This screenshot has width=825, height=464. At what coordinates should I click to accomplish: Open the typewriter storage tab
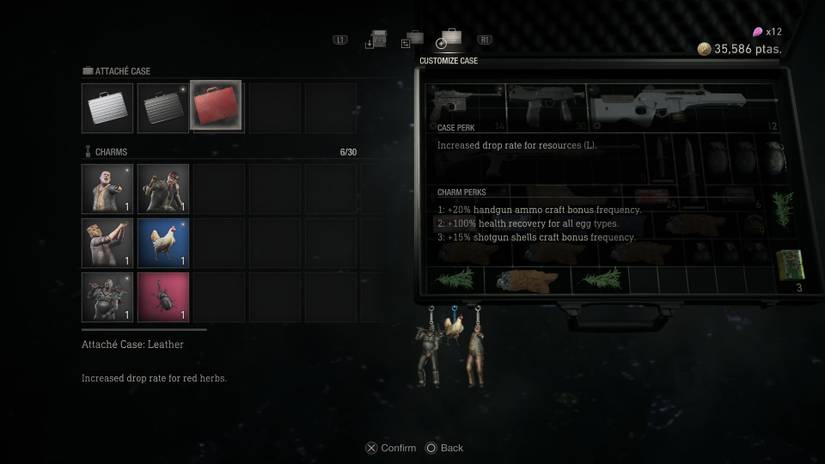tap(378, 40)
